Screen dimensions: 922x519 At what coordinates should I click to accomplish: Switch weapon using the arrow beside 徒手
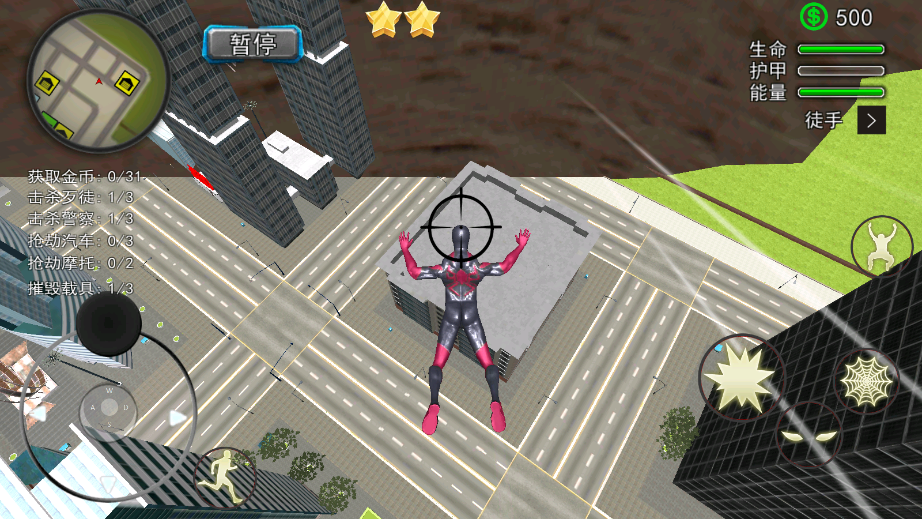(872, 121)
